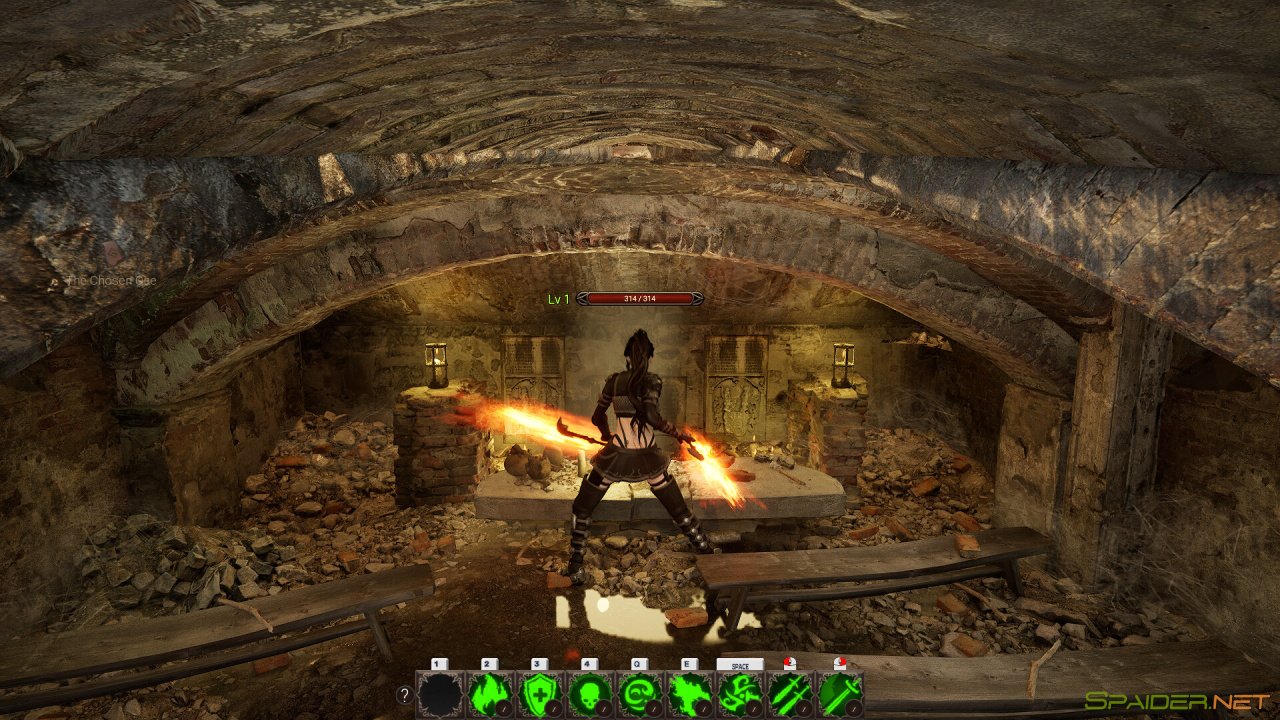Screen dimensions: 1280x720
Task: Select the empty dark first hotbar slot
Action: 440,694
